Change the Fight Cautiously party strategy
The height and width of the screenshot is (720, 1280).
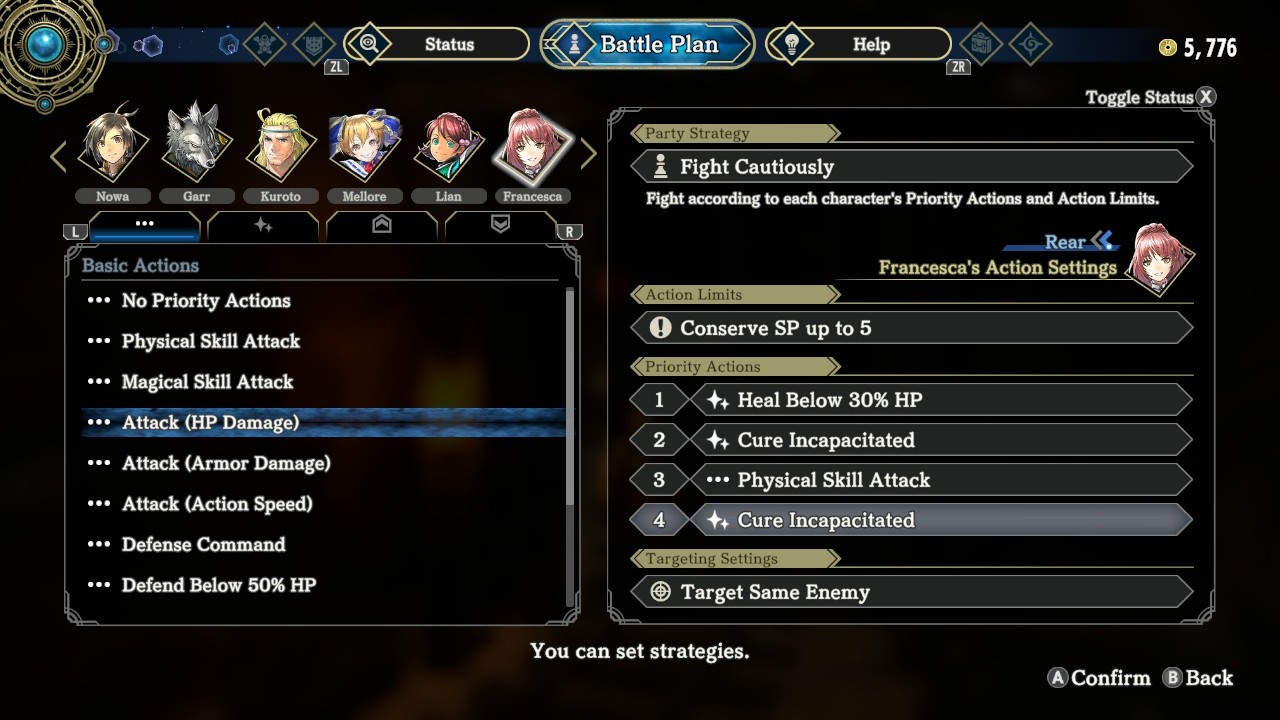click(910, 167)
